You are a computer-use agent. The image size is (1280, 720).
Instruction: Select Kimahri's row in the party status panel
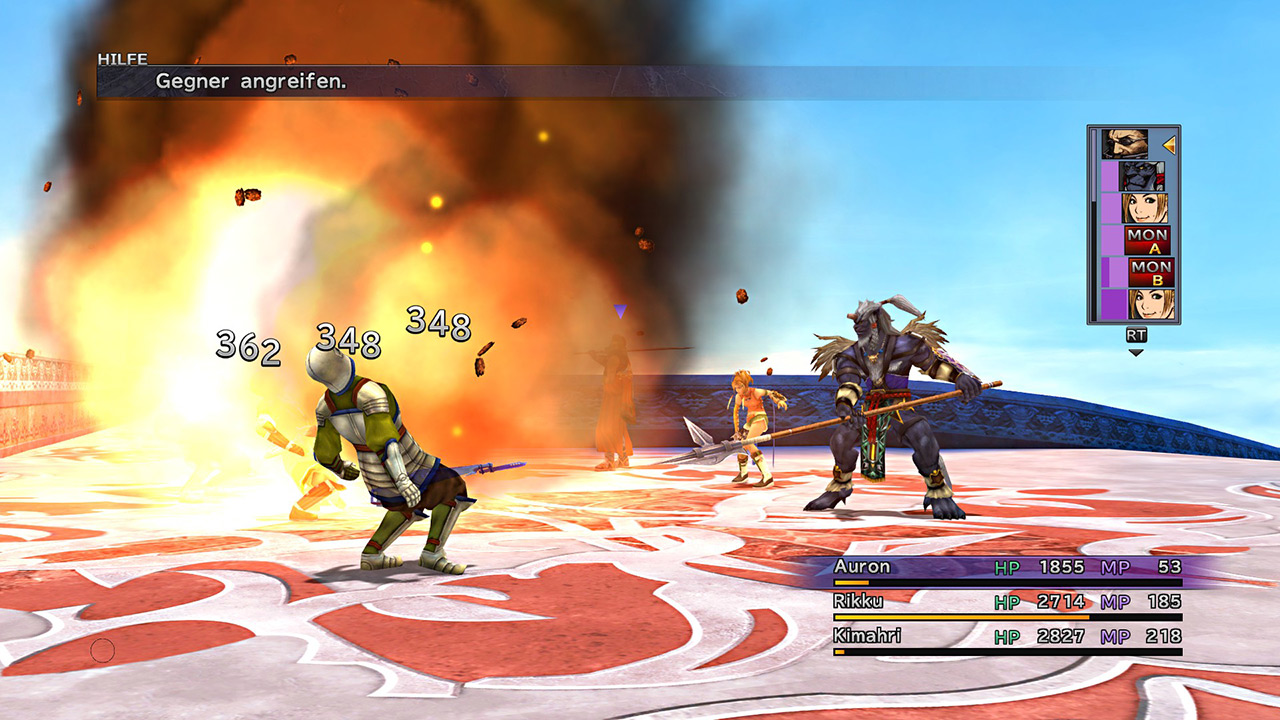pos(1008,638)
